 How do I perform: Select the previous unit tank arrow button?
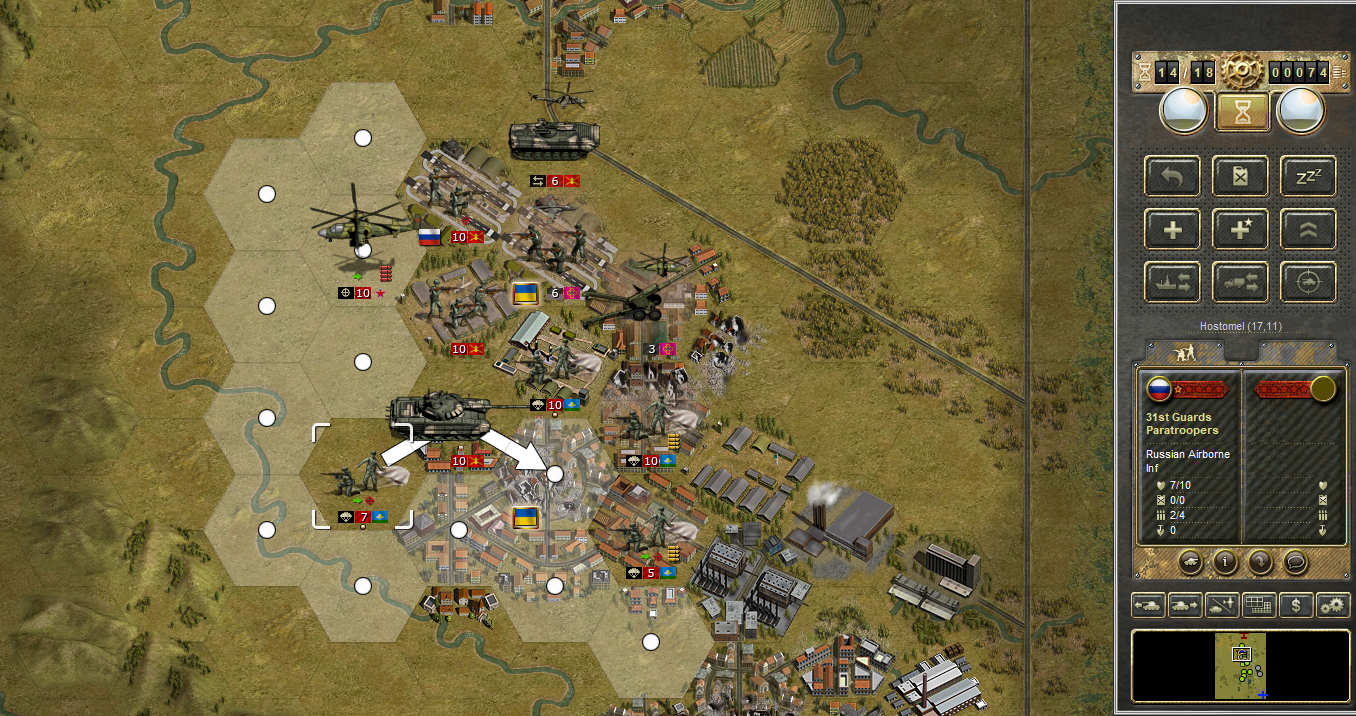(x=1147, y=605)
